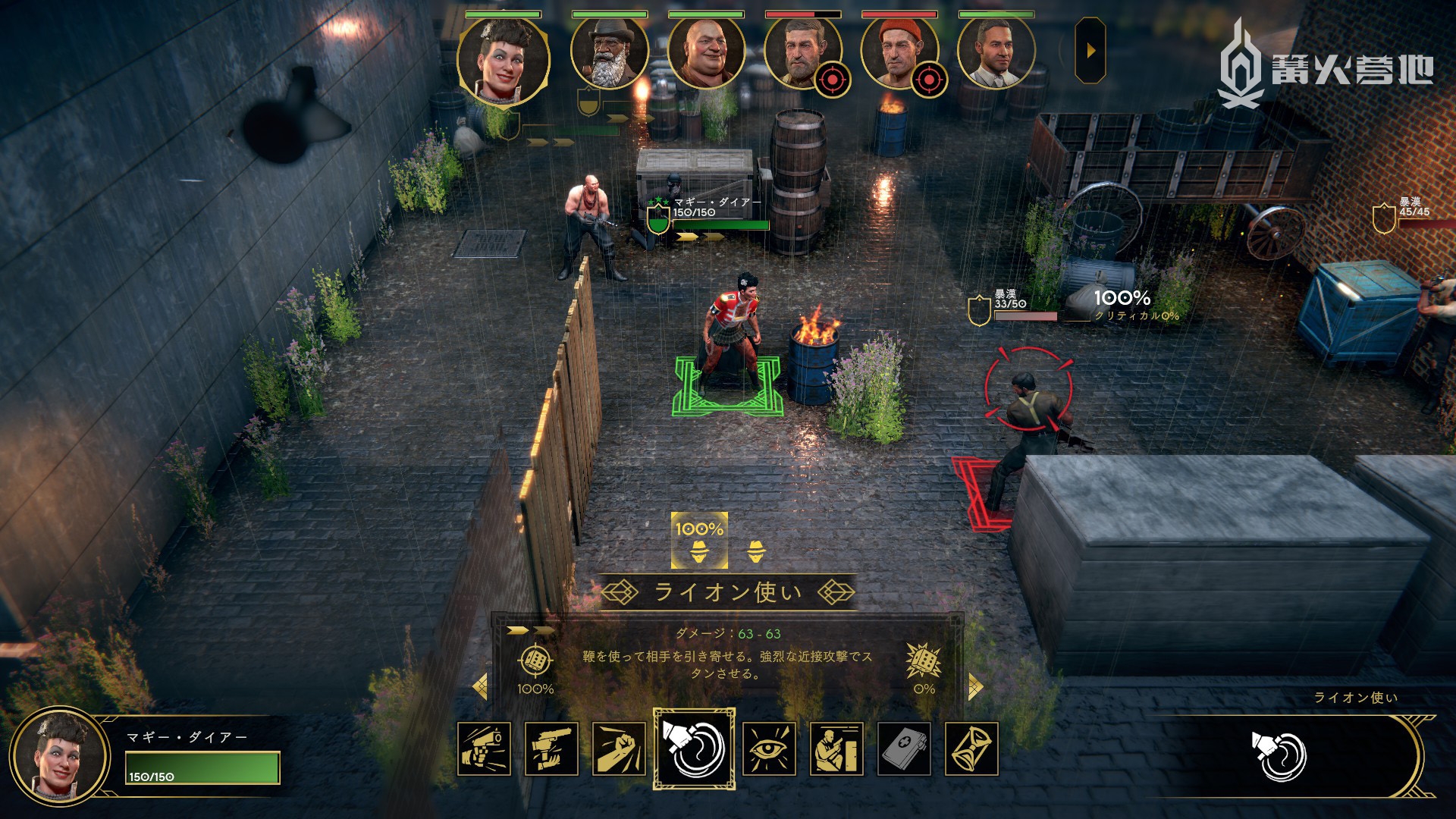
Task: Select the man in white shirt portrait
Action: [996, 53]
